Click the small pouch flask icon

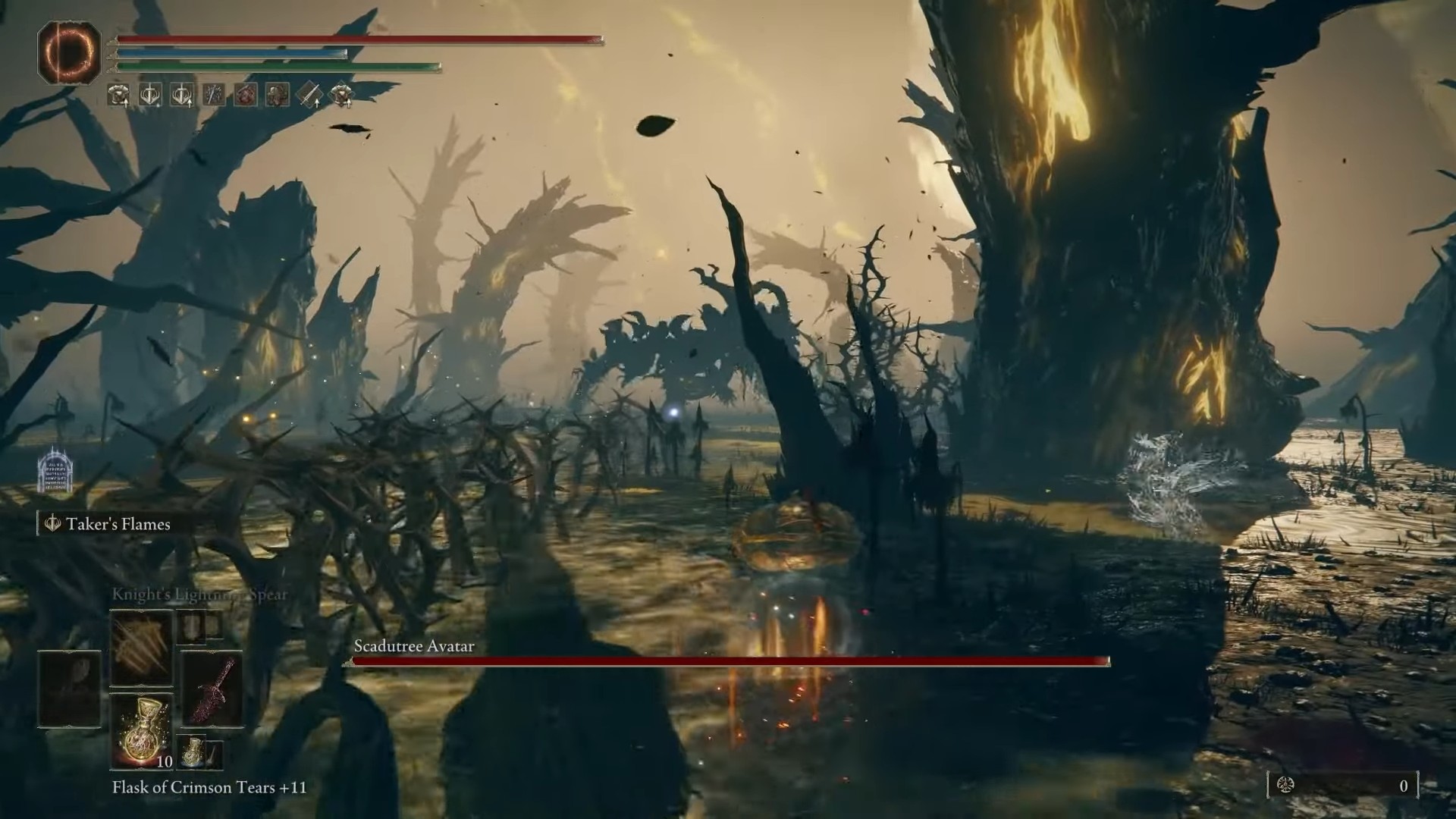[194, 753]
